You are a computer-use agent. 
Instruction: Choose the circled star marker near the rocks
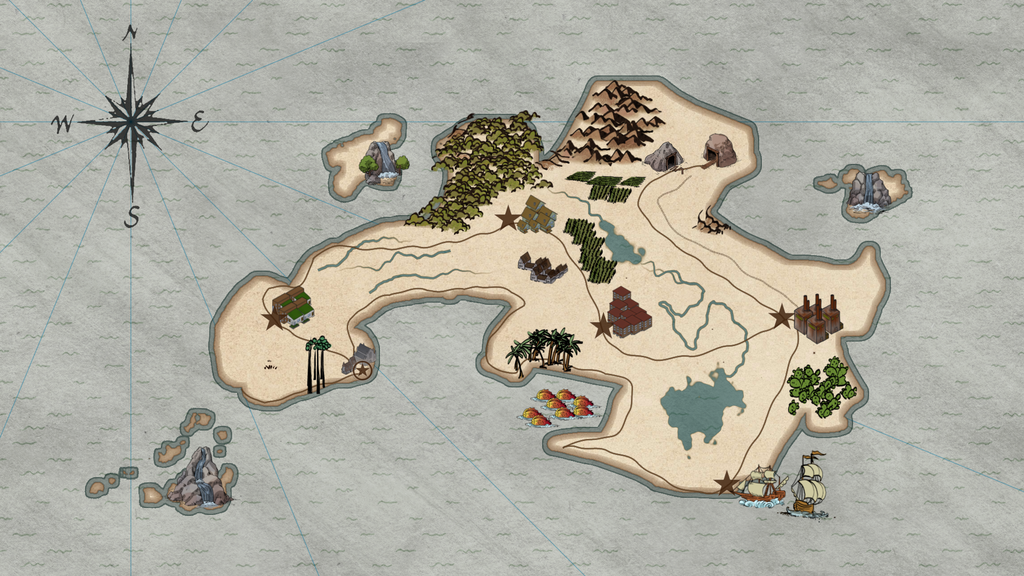362,370
